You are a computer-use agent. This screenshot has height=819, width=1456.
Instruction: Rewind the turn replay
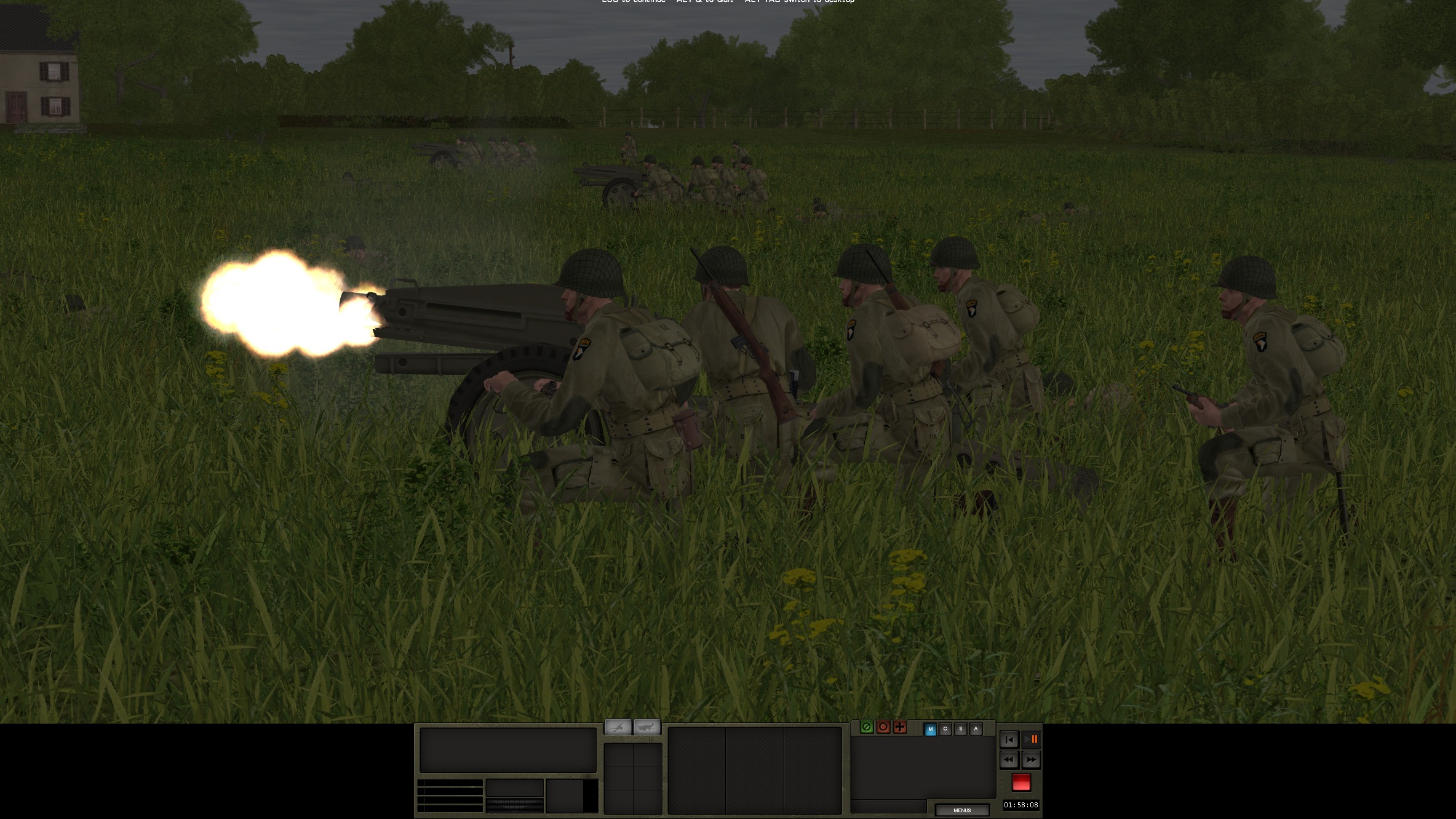(1009, 760)
